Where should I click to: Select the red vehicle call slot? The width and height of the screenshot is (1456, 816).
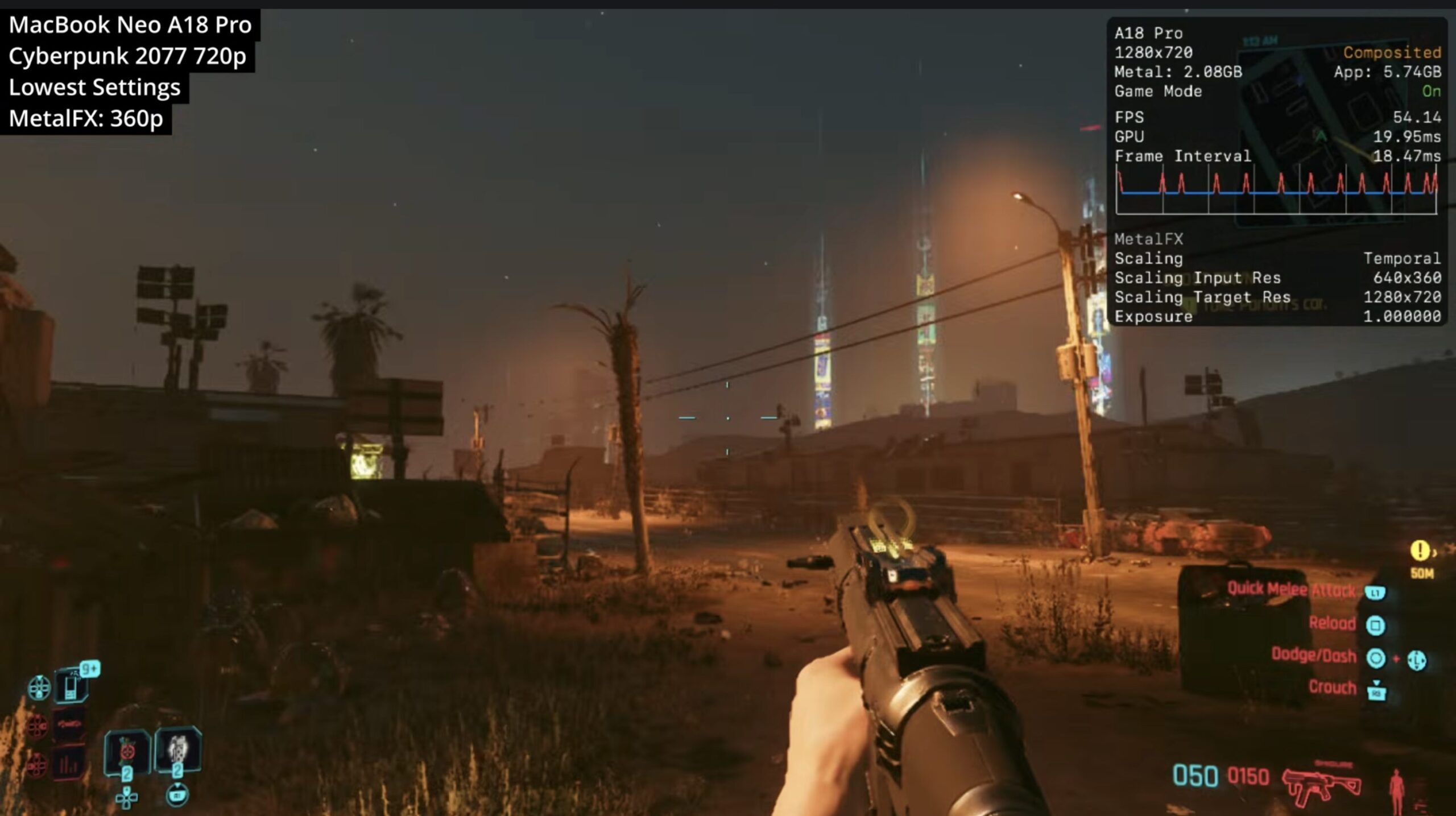tap(71, 725)
